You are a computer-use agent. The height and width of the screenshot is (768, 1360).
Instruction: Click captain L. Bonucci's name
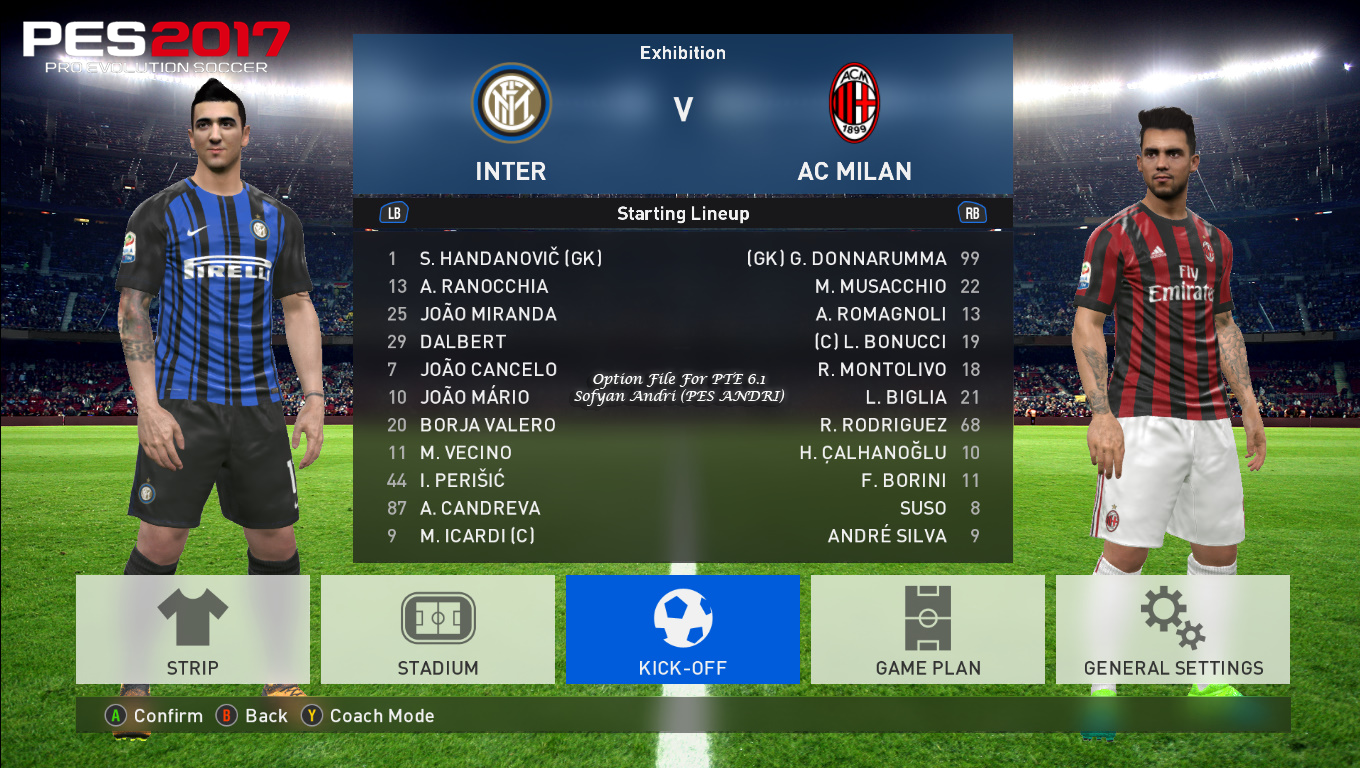click(882, 341)
